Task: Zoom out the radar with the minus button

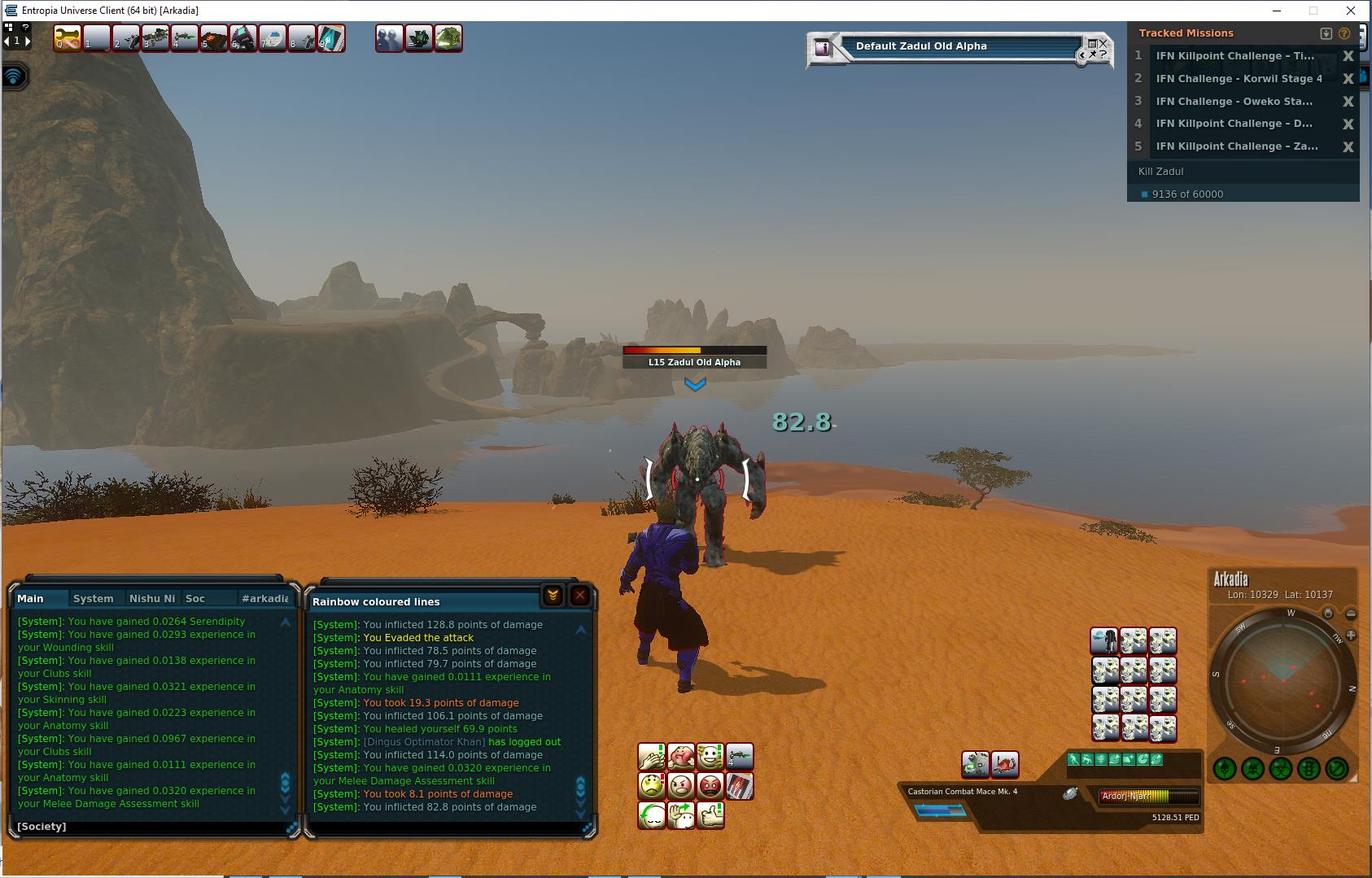Action: pyautogui.click(x=1351, y=614)
